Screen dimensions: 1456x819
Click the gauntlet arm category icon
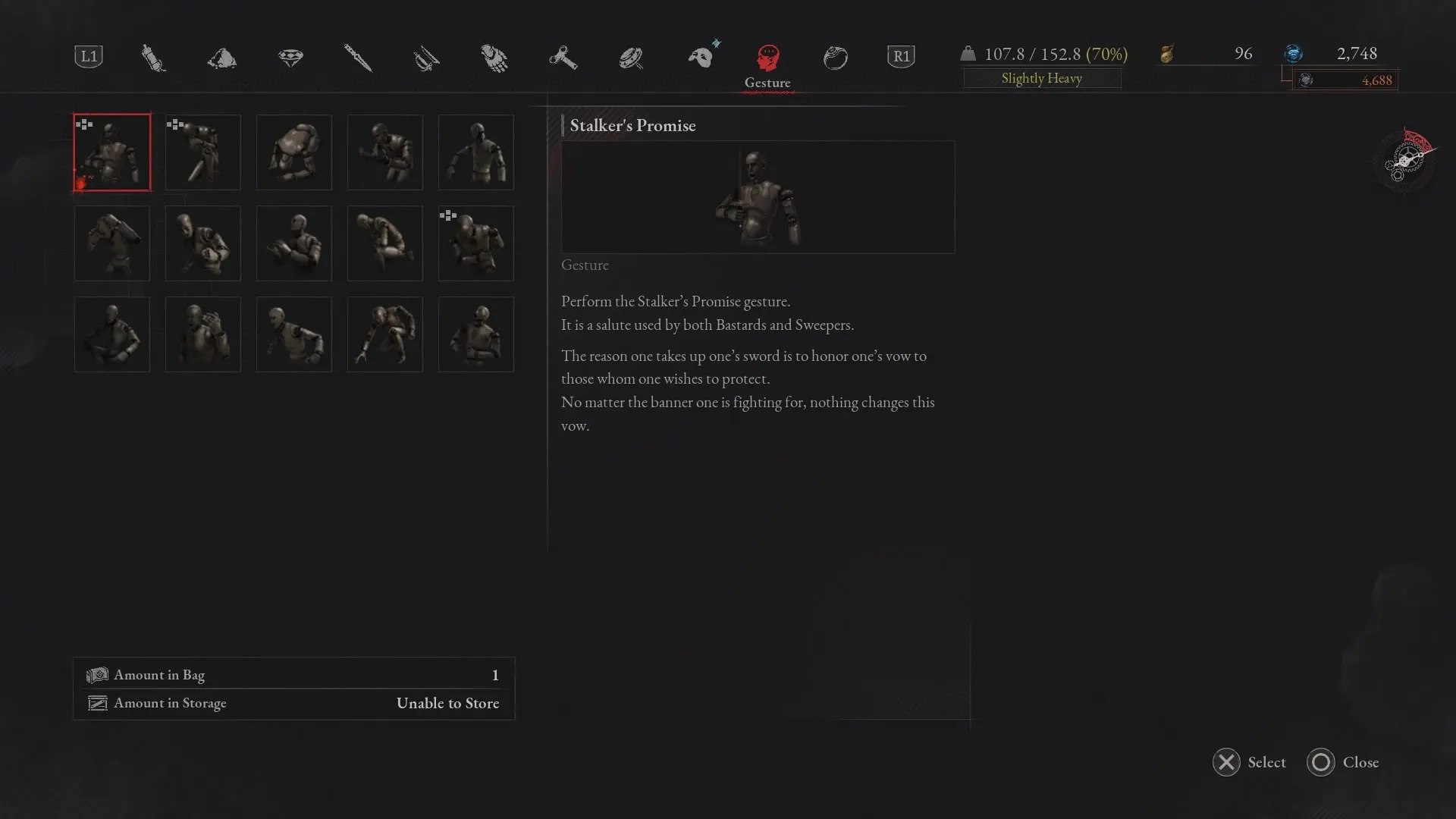[x=493, y=57]
